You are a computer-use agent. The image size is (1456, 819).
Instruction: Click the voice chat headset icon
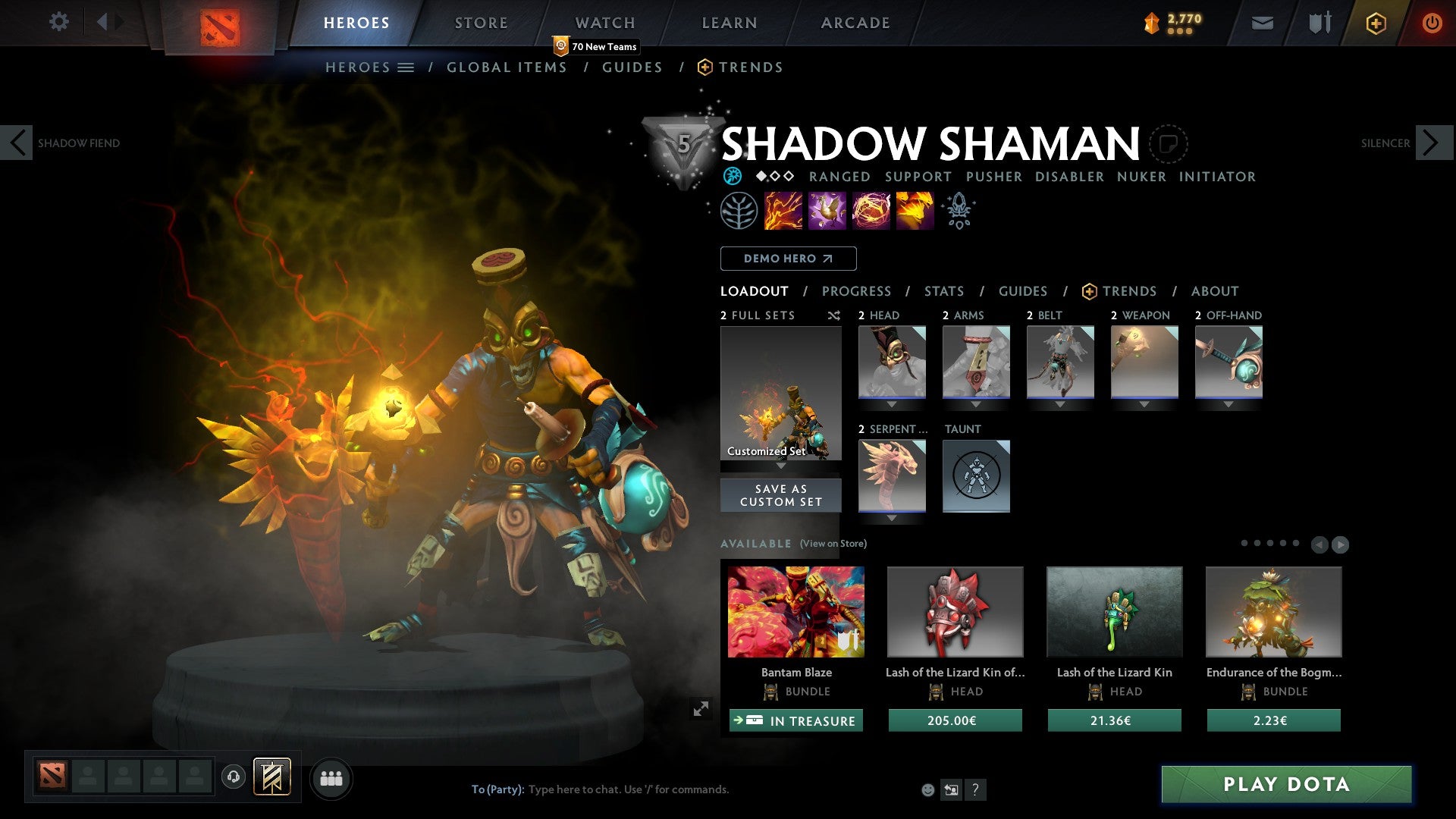click(x=233, y=777)
